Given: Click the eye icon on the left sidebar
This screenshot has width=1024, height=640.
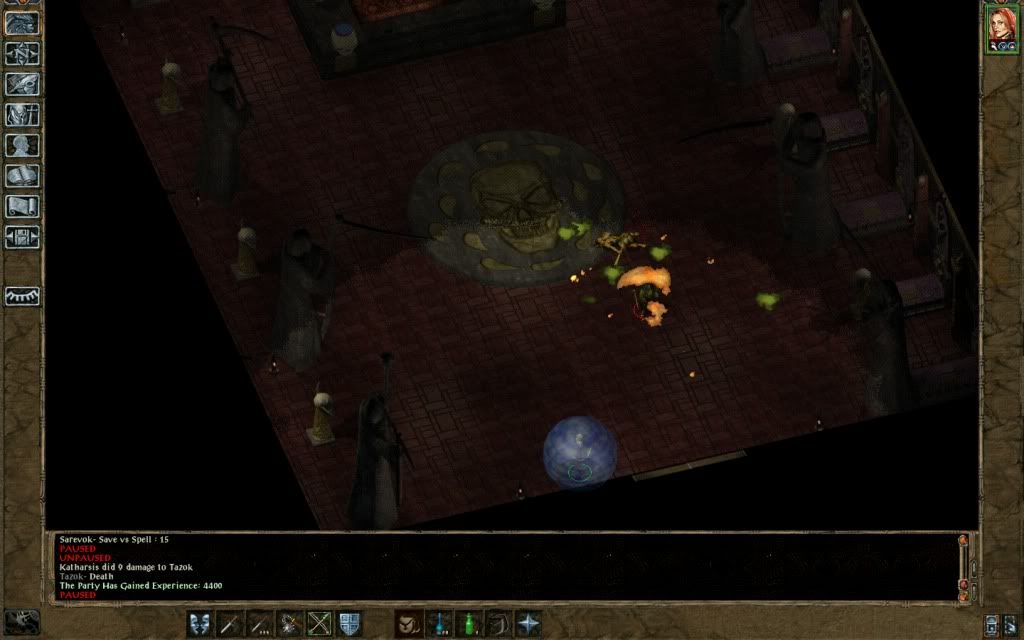Looking at the screenshot, I should click(22, 296).
